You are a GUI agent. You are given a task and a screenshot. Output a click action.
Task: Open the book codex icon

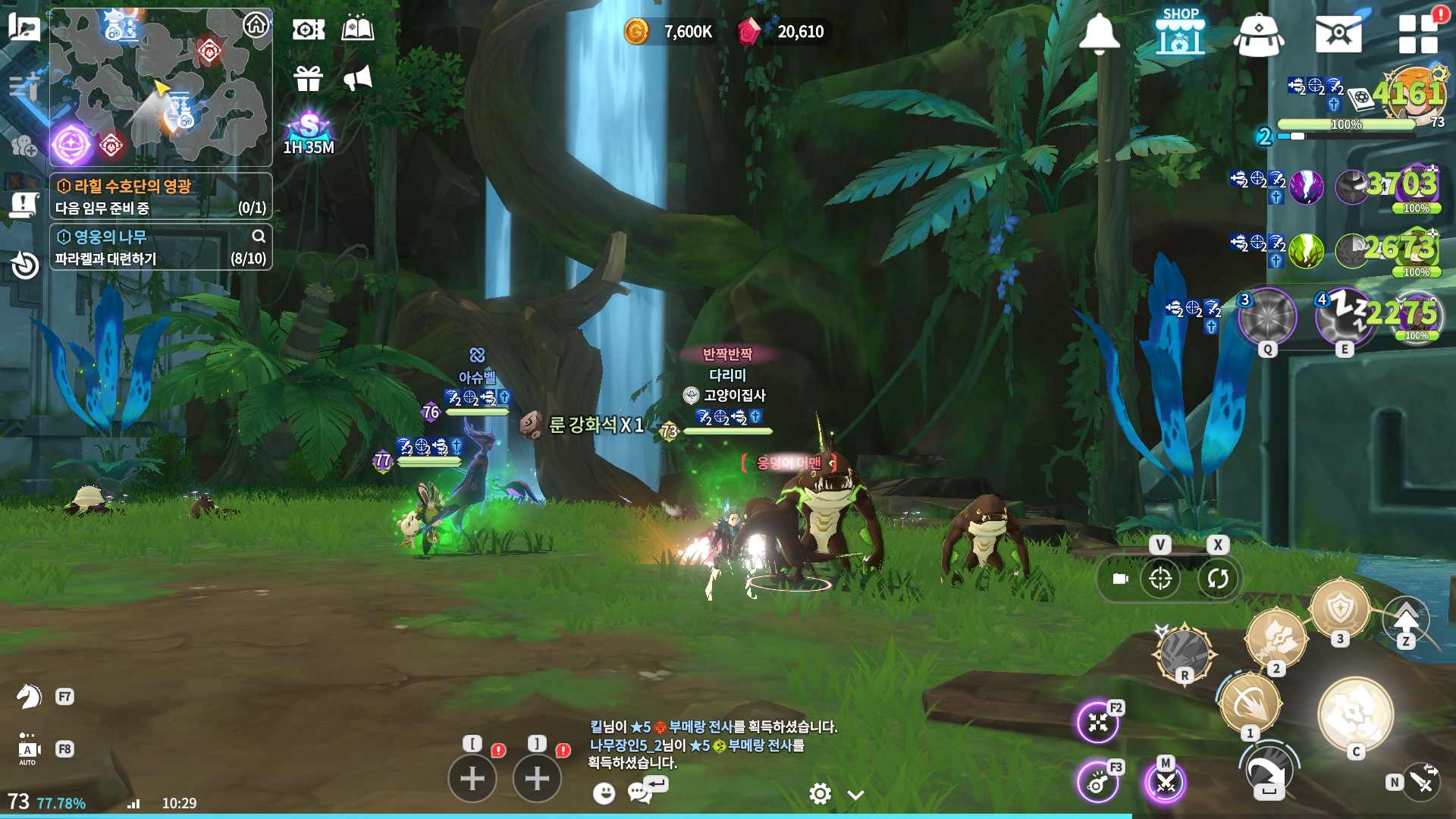click(358, 30)
